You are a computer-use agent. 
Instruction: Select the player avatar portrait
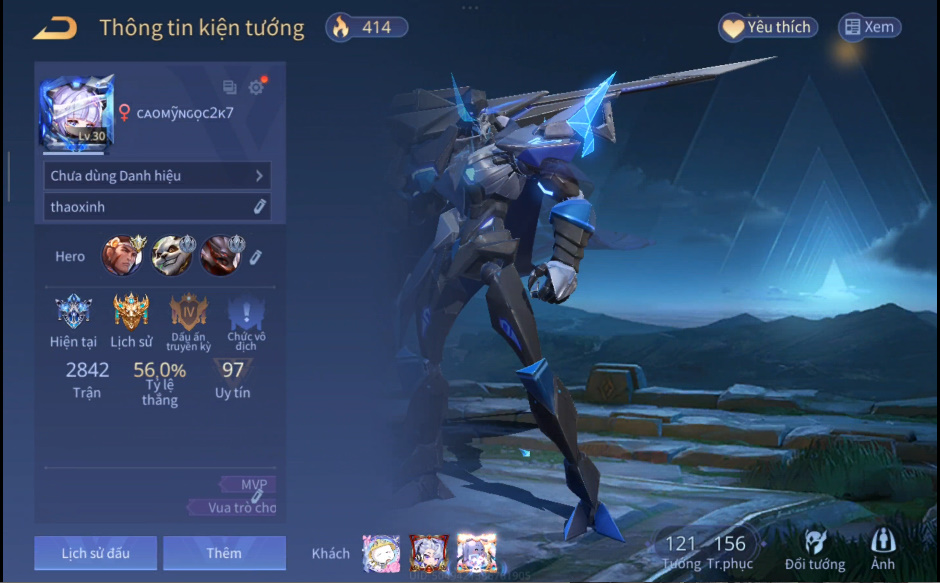point(76,112)
